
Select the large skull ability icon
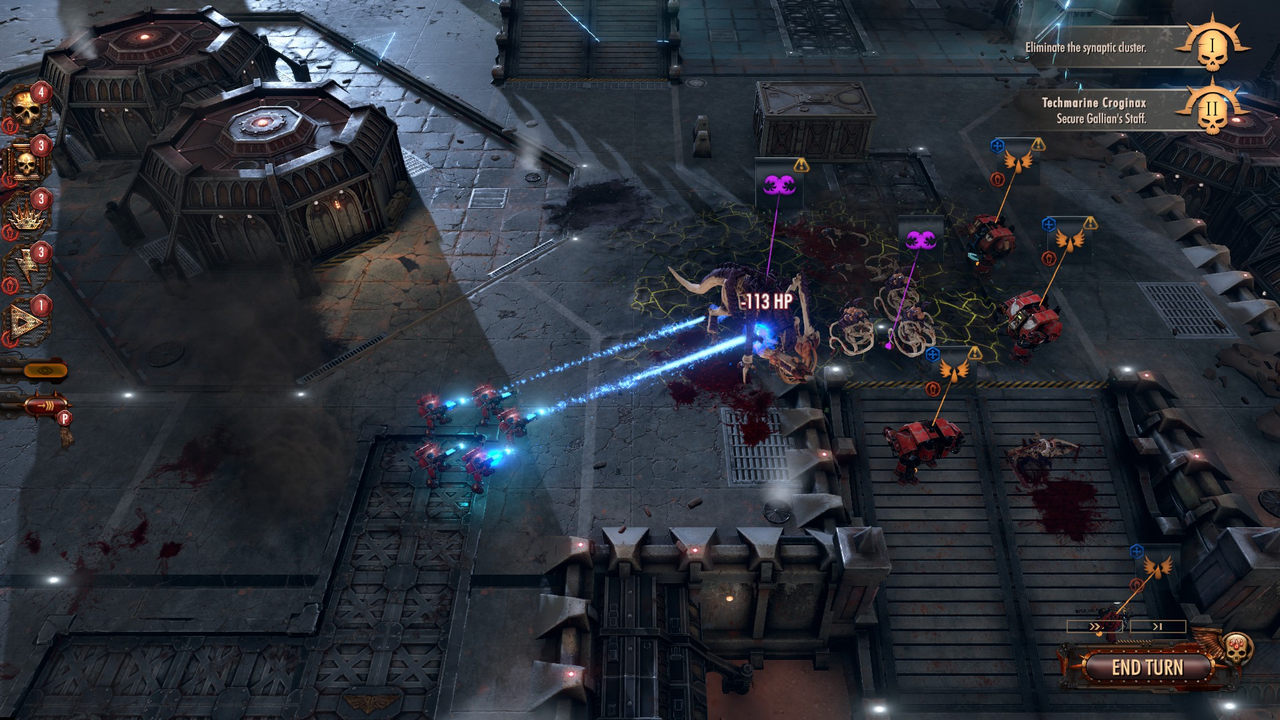pos(26,107)
